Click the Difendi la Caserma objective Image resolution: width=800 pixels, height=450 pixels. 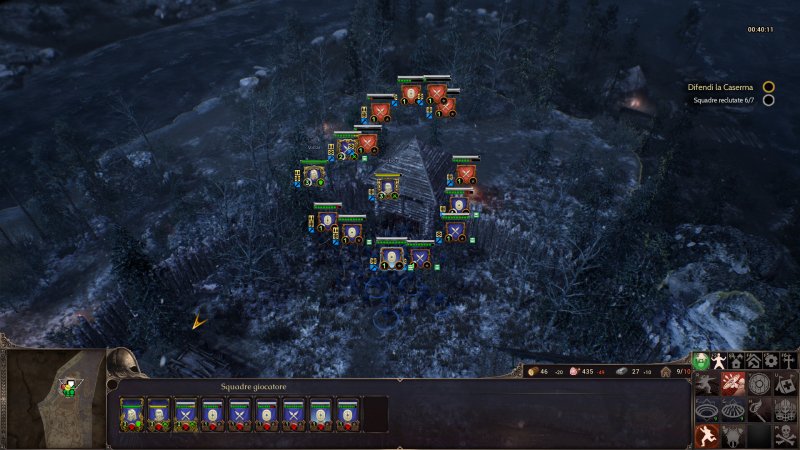(x=719, y=87)
